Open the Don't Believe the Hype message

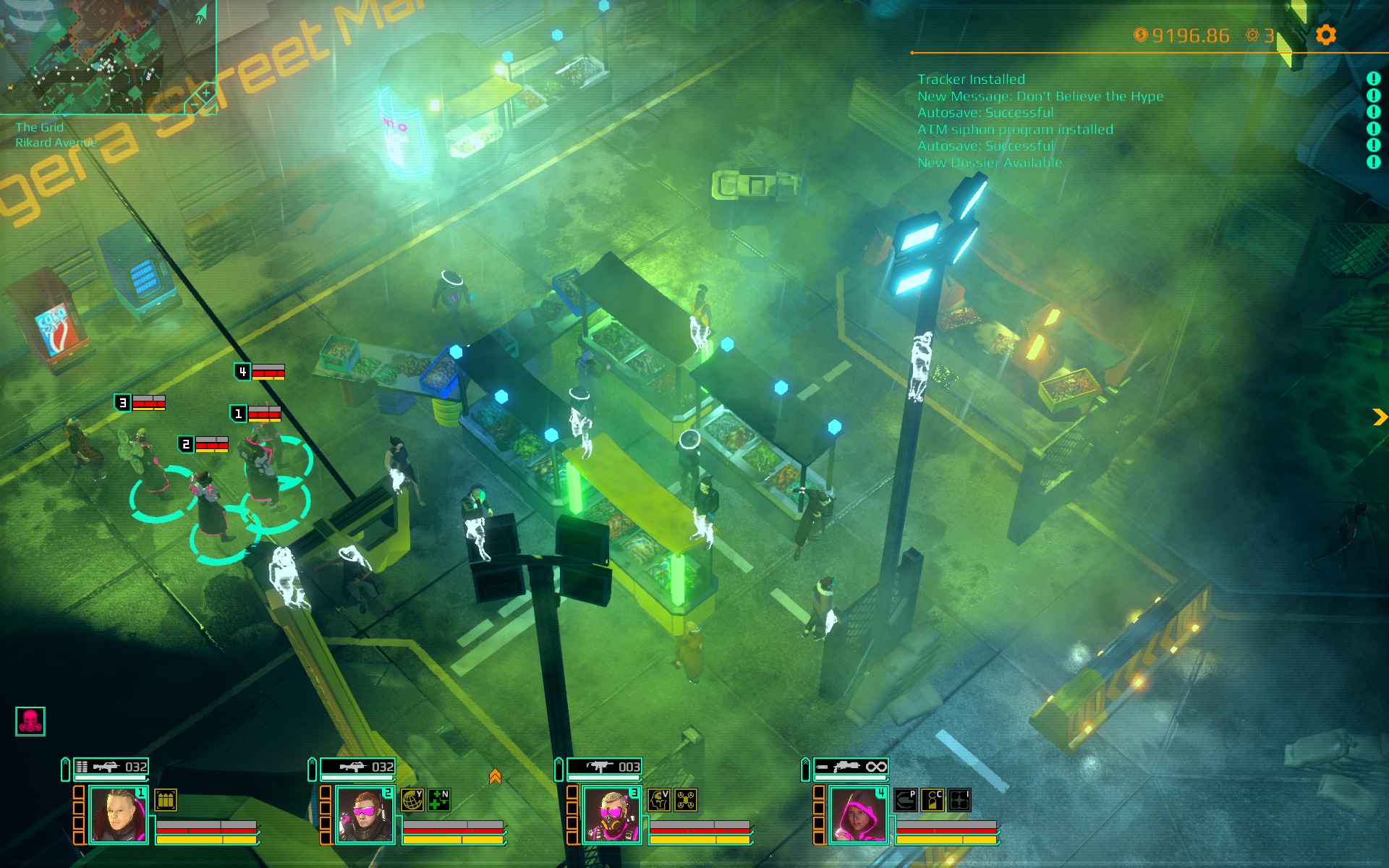click(1040, 96)
